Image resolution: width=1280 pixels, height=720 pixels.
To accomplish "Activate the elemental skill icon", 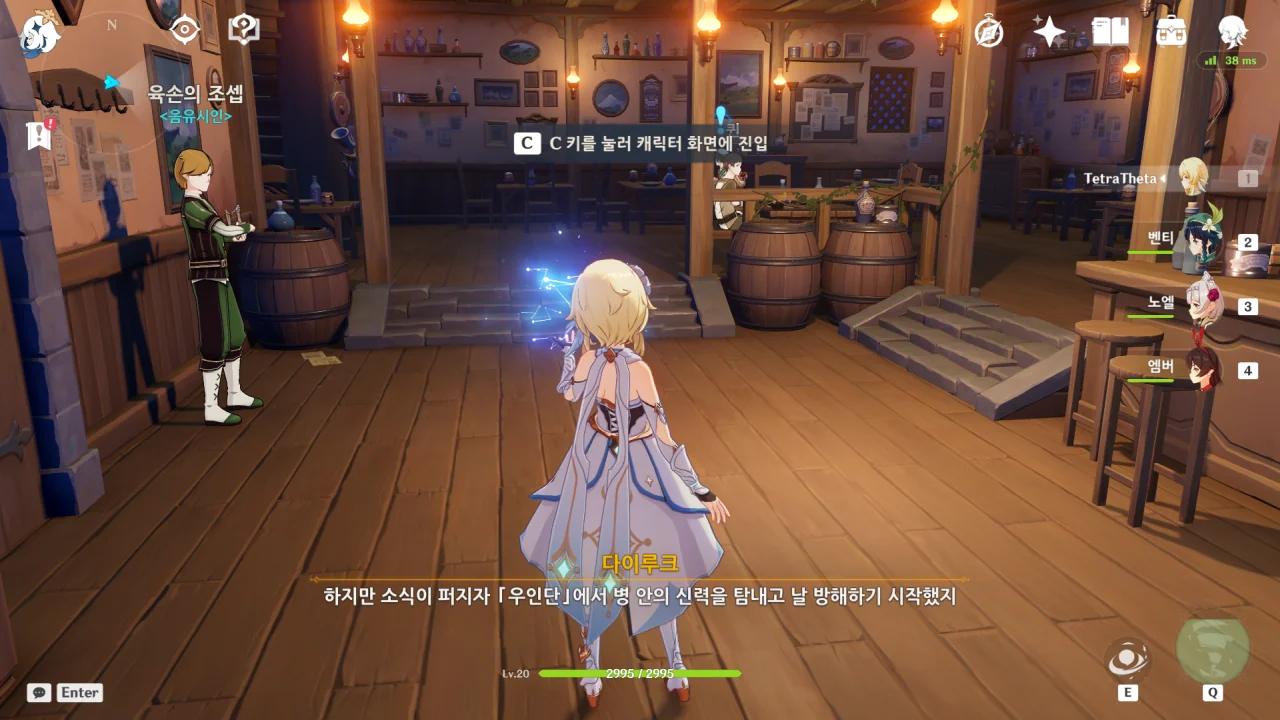I will pyautogui.click(x=1128, y=661).
